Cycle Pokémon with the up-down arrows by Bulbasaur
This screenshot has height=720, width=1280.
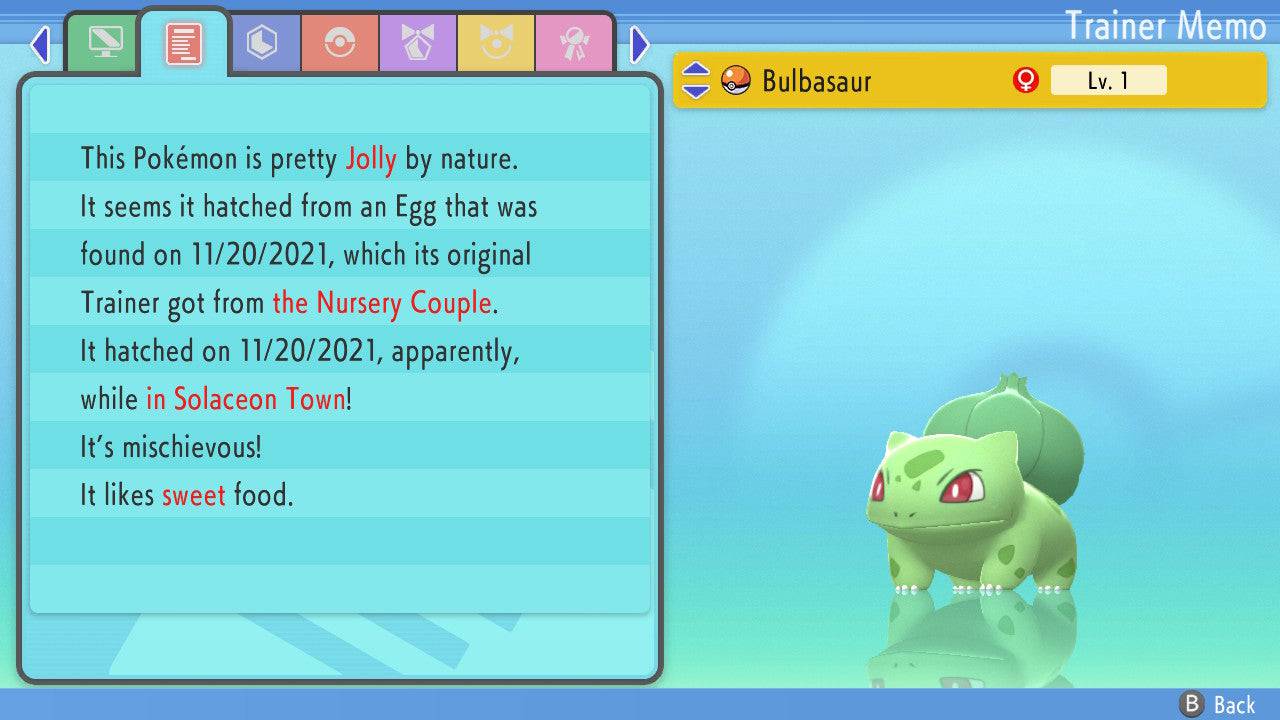pos(695,81)
